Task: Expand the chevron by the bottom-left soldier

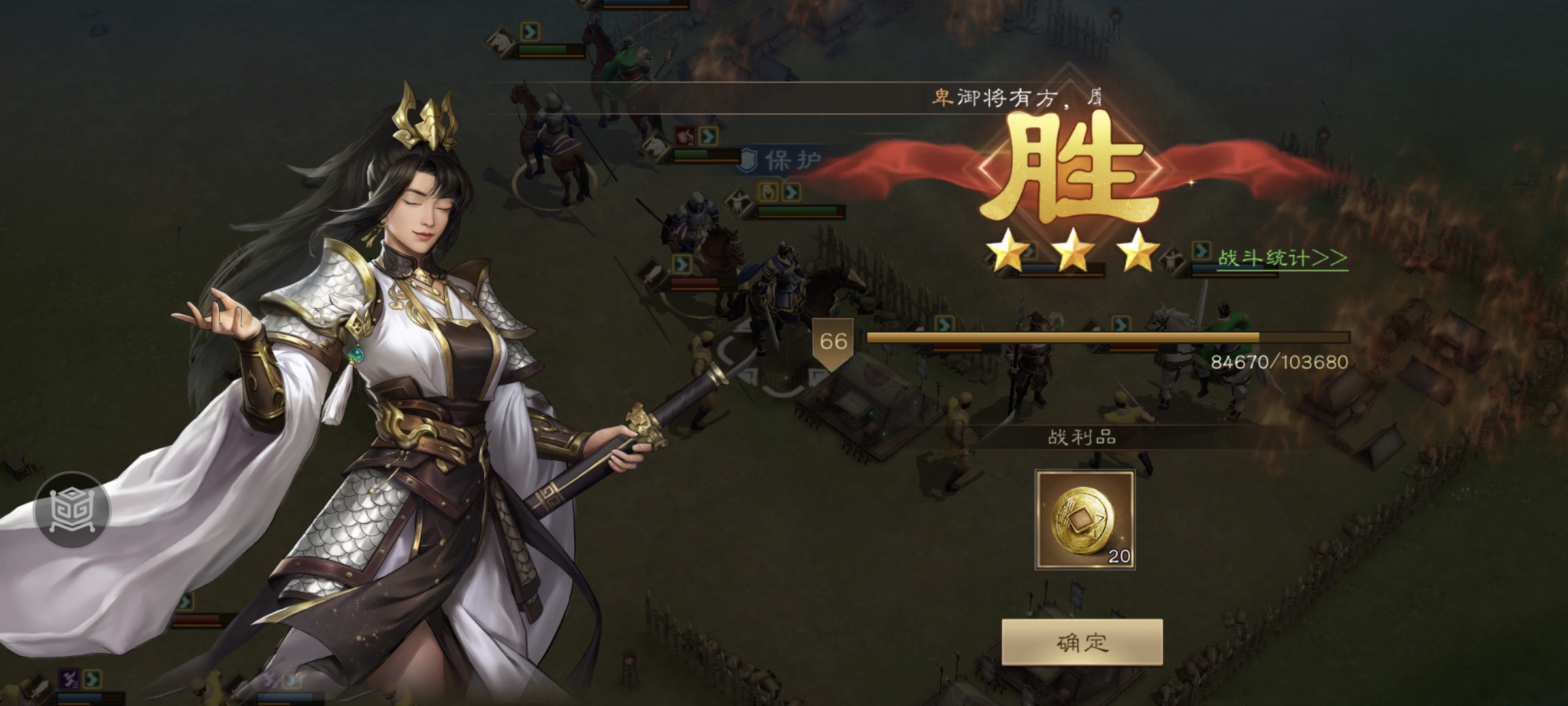Action: pos(92,679)
